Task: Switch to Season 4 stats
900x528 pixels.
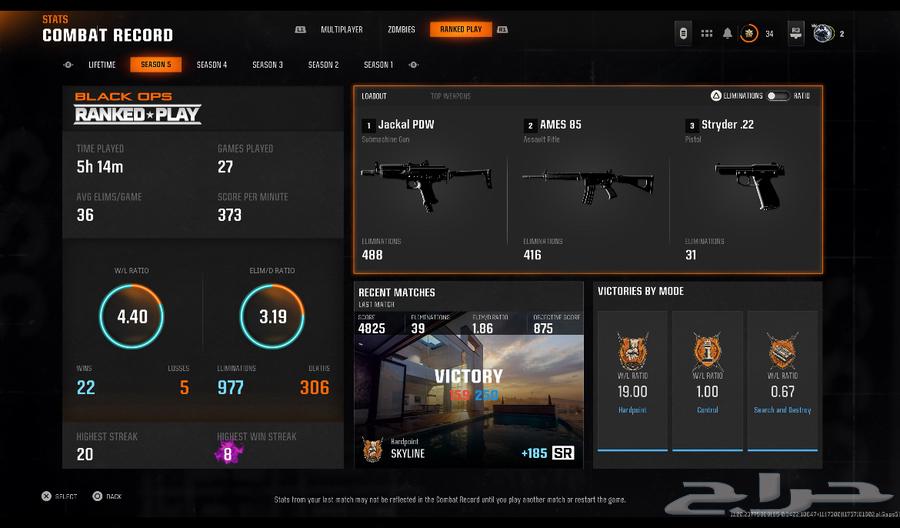Action: pyautogui.click(x=211, y=65)
